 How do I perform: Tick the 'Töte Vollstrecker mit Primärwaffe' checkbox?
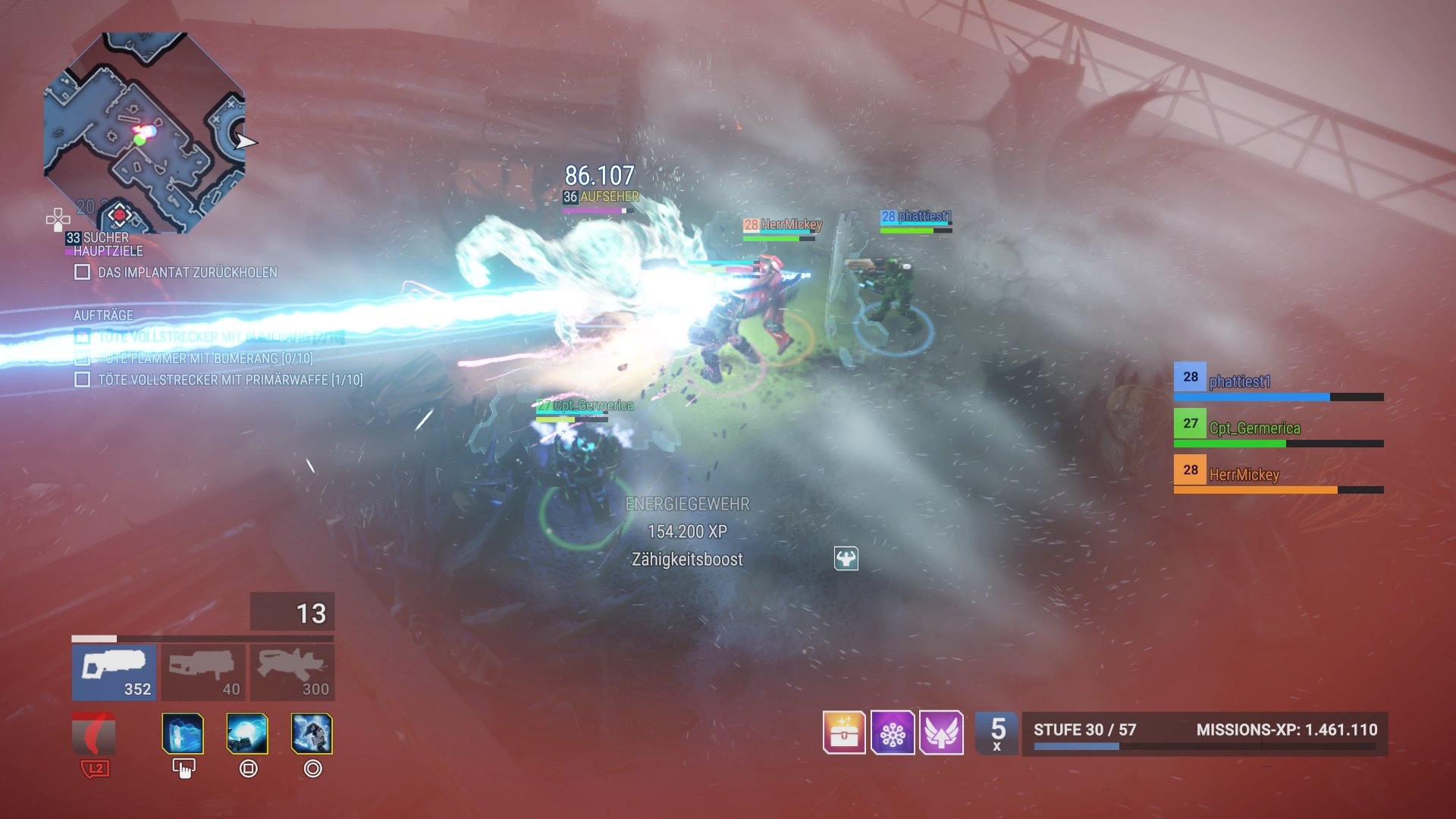(x=83, y=379)
